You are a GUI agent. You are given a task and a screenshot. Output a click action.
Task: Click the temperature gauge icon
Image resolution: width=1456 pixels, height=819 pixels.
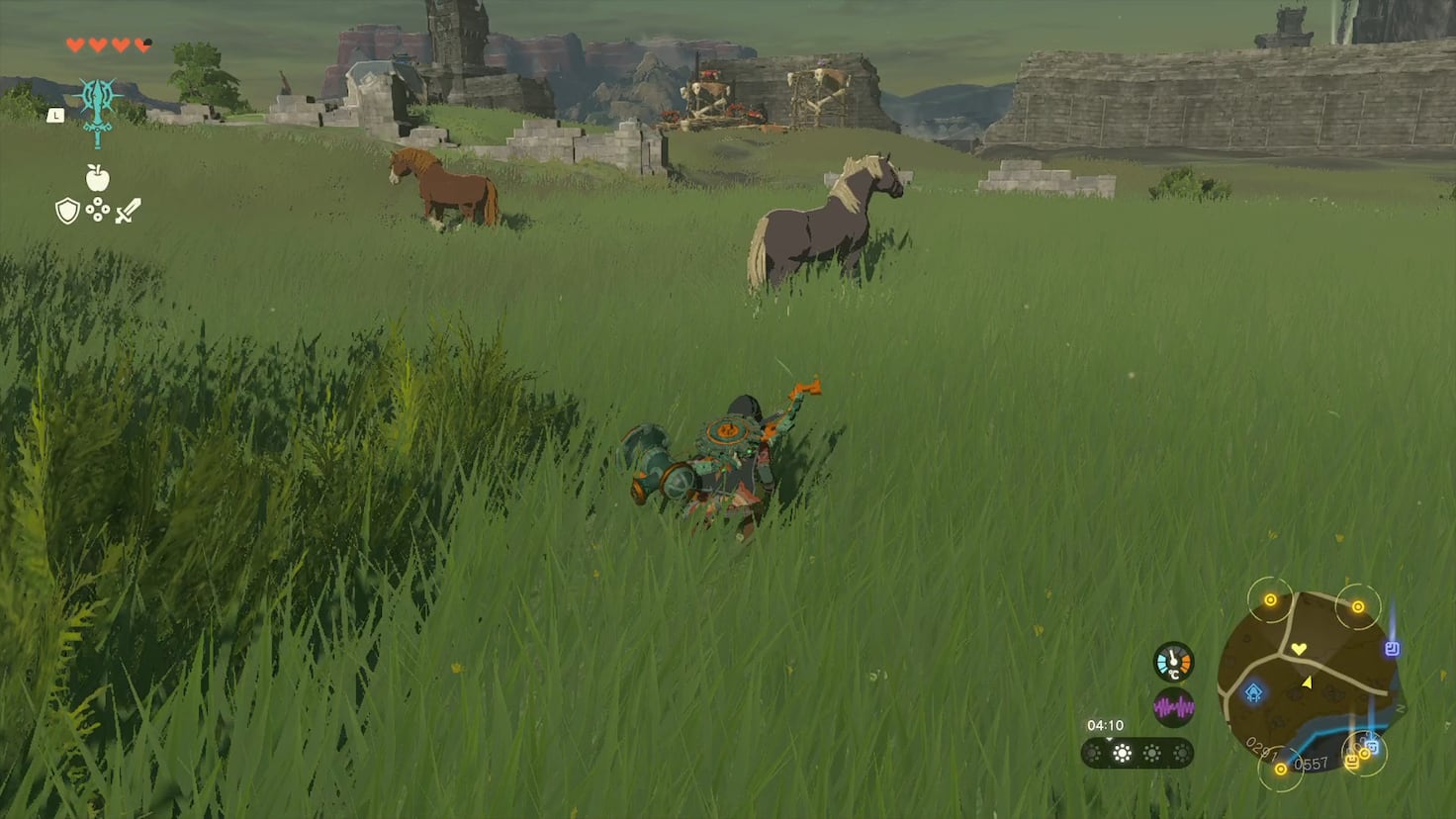pos(1173,663)
